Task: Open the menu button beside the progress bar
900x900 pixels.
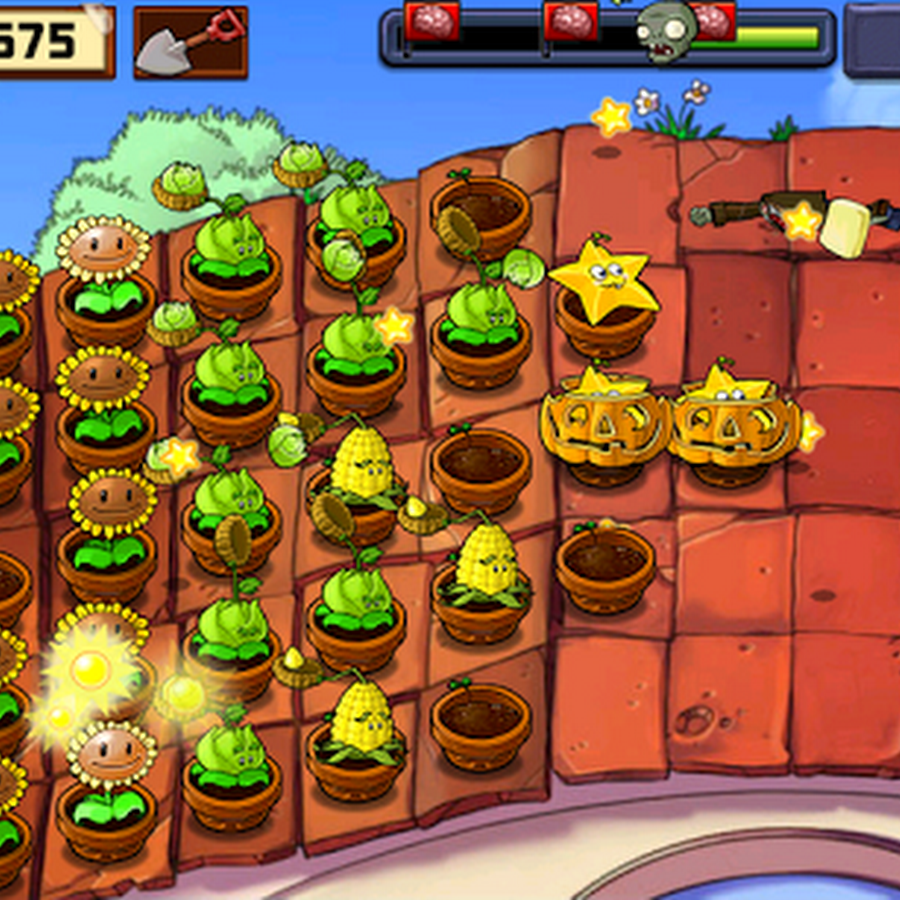Action: coord(872,40)
